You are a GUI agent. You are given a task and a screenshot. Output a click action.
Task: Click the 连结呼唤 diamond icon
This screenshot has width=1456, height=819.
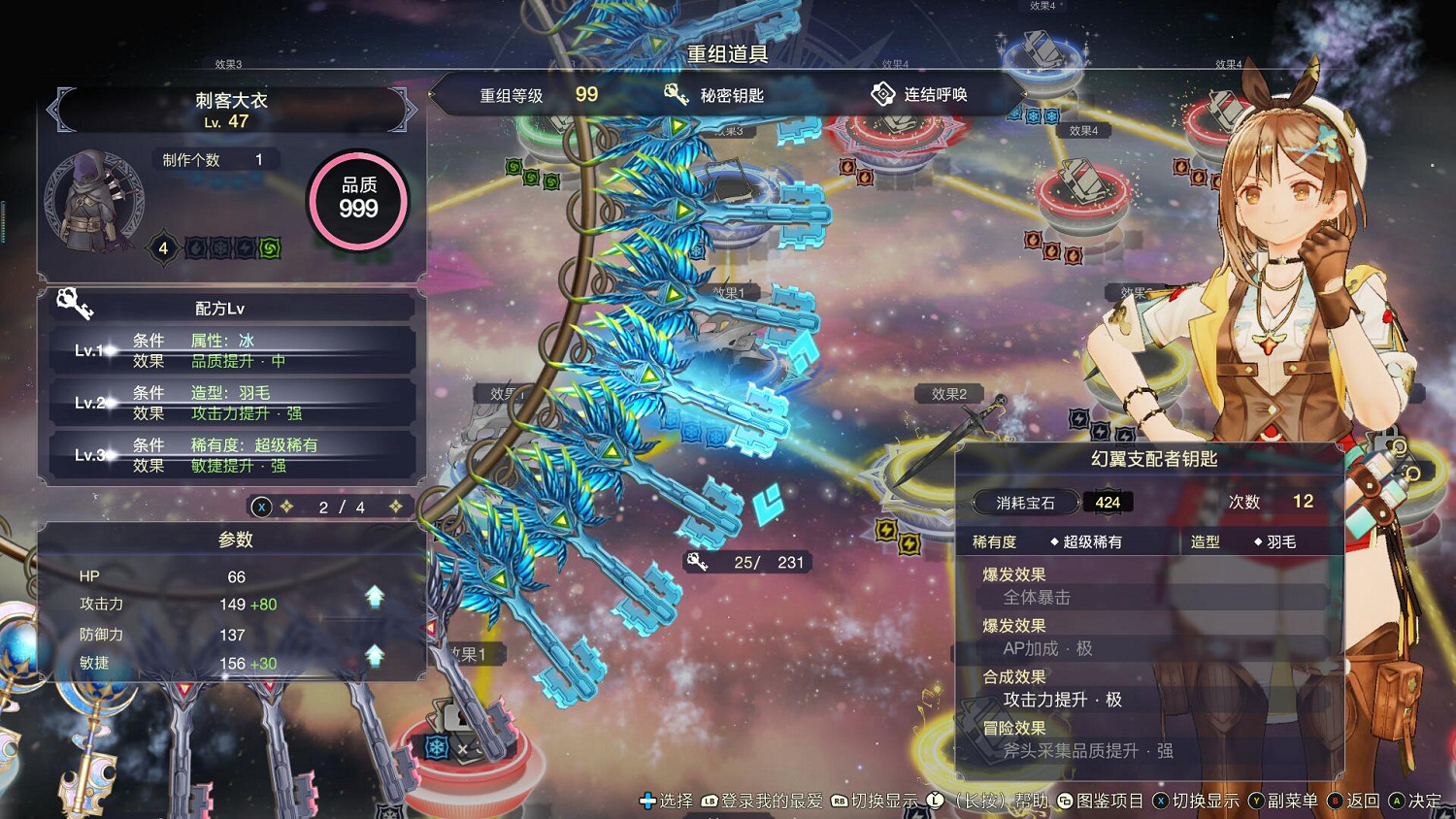884,94
